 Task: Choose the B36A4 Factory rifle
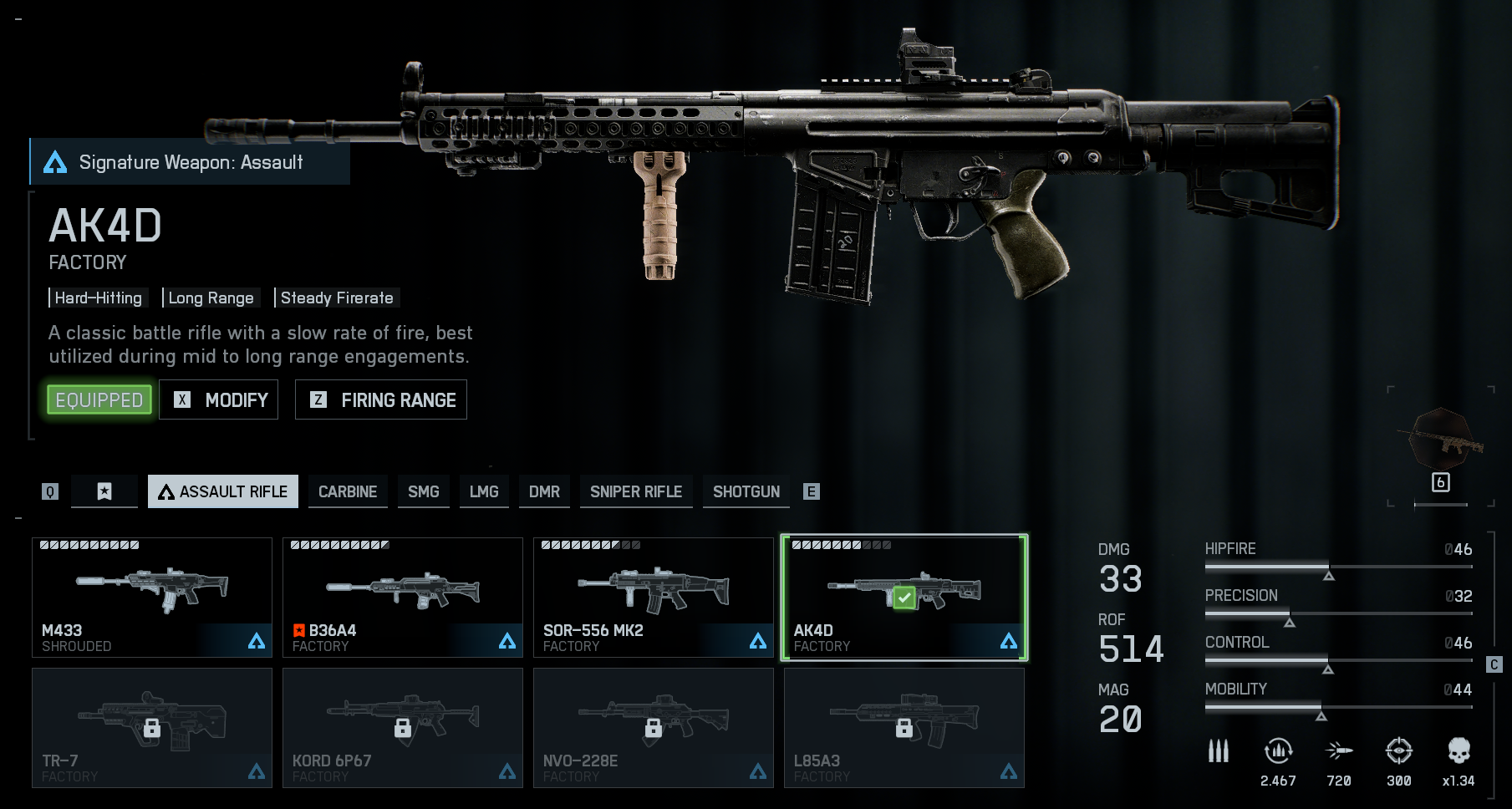point(403,597)
